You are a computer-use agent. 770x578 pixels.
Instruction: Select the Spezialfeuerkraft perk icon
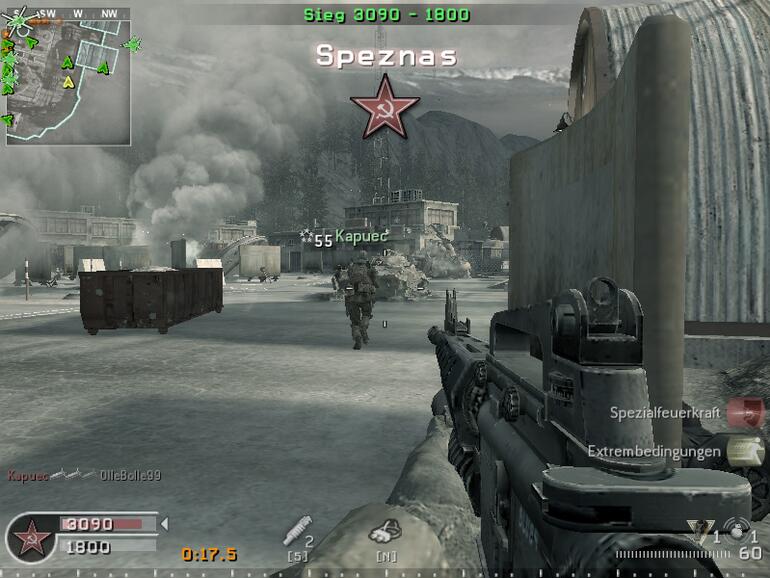(744, 412)
